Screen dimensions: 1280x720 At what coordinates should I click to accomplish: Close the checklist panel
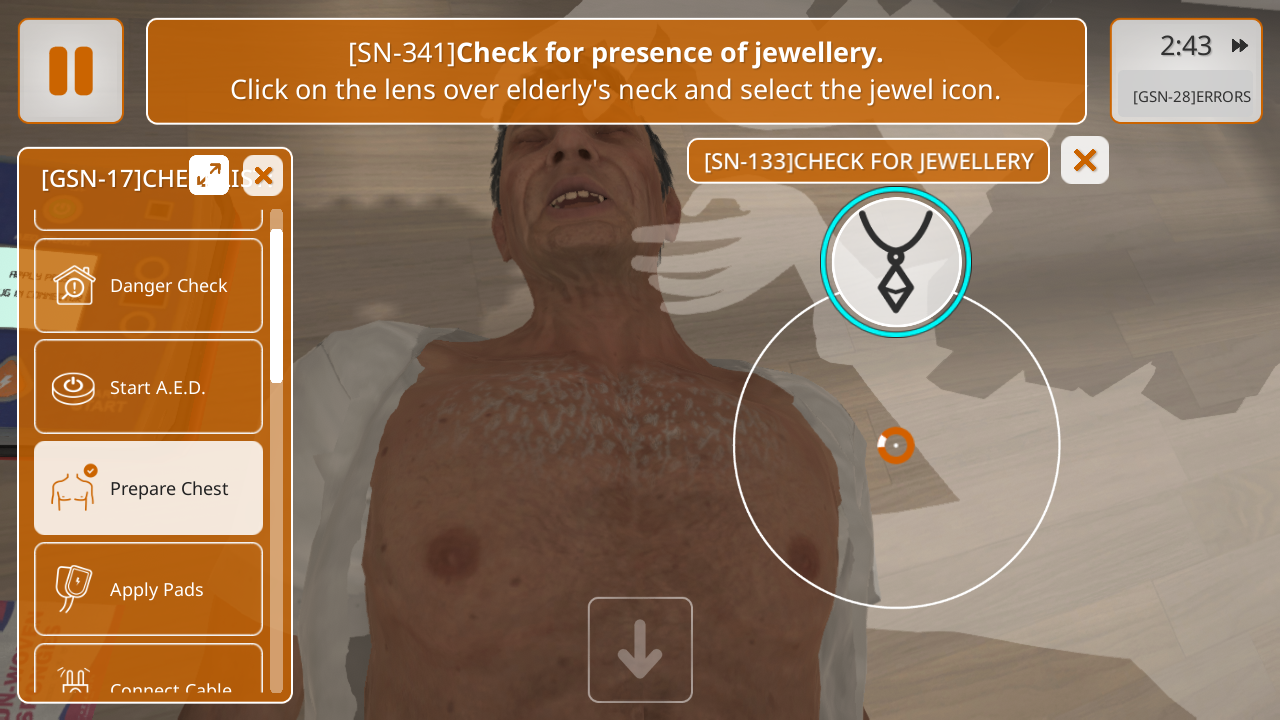pyautogui.click(x=263, y=176)
